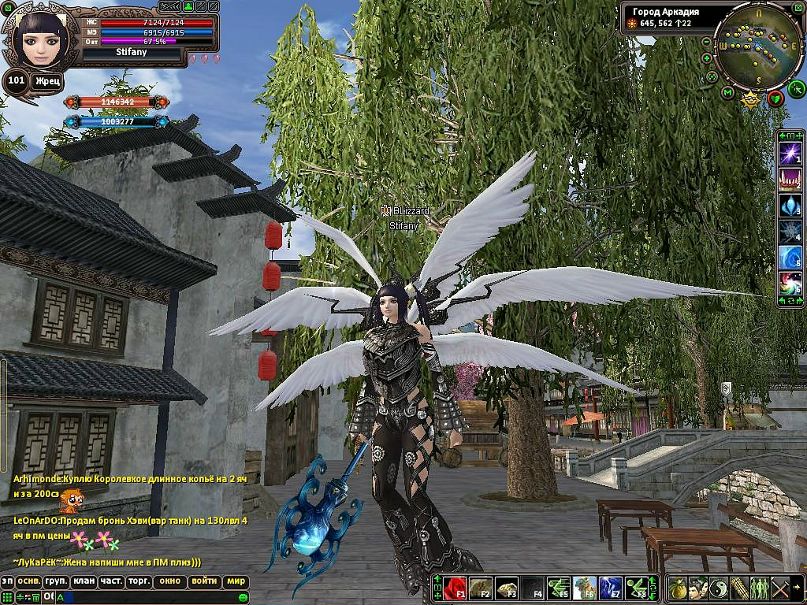Viewport: 807px width, 605px height.
Task: Select Stifany's character portrait
Action: 41,40
